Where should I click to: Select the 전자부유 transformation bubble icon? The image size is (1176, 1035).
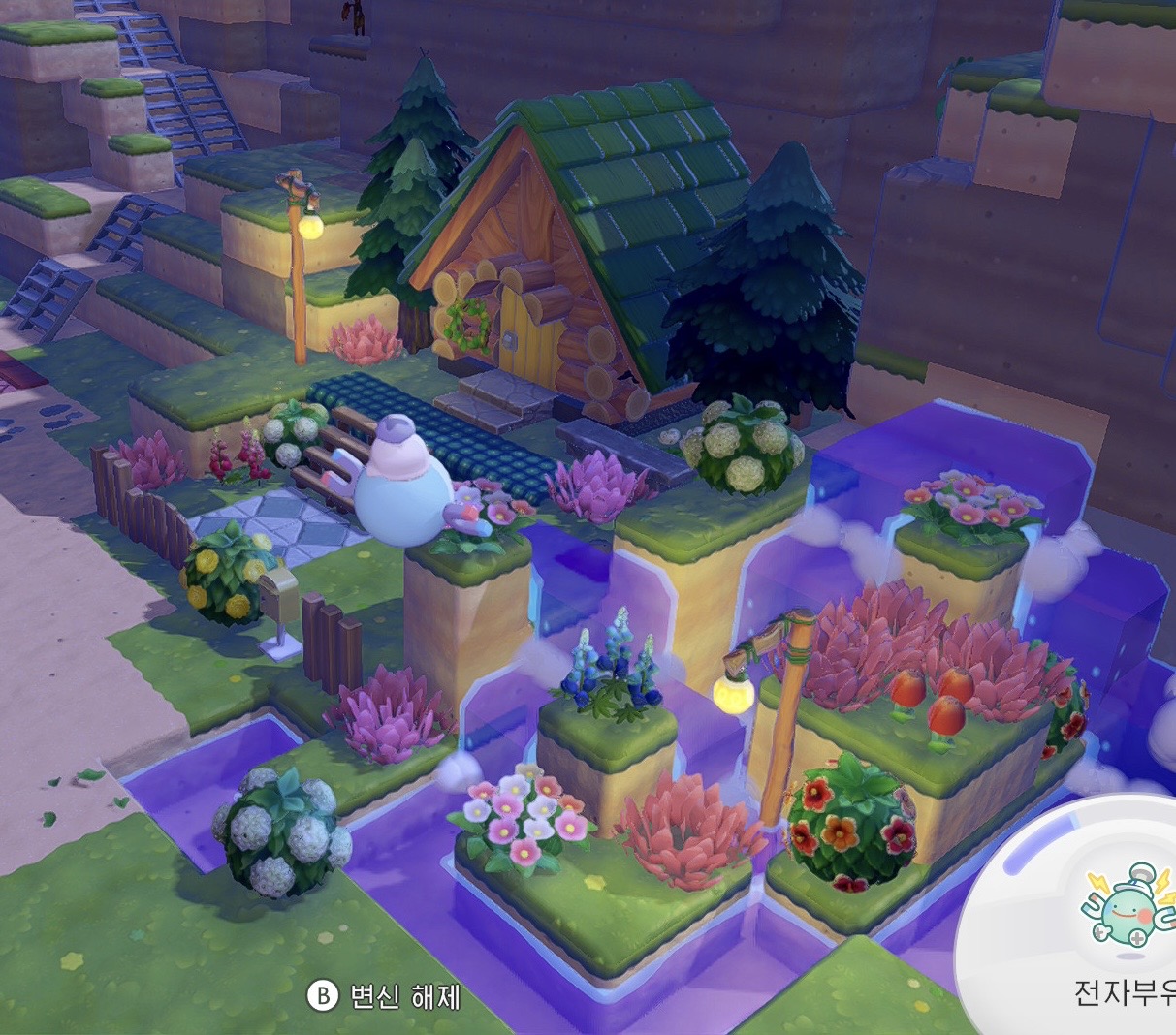(x=1128, y=907)
